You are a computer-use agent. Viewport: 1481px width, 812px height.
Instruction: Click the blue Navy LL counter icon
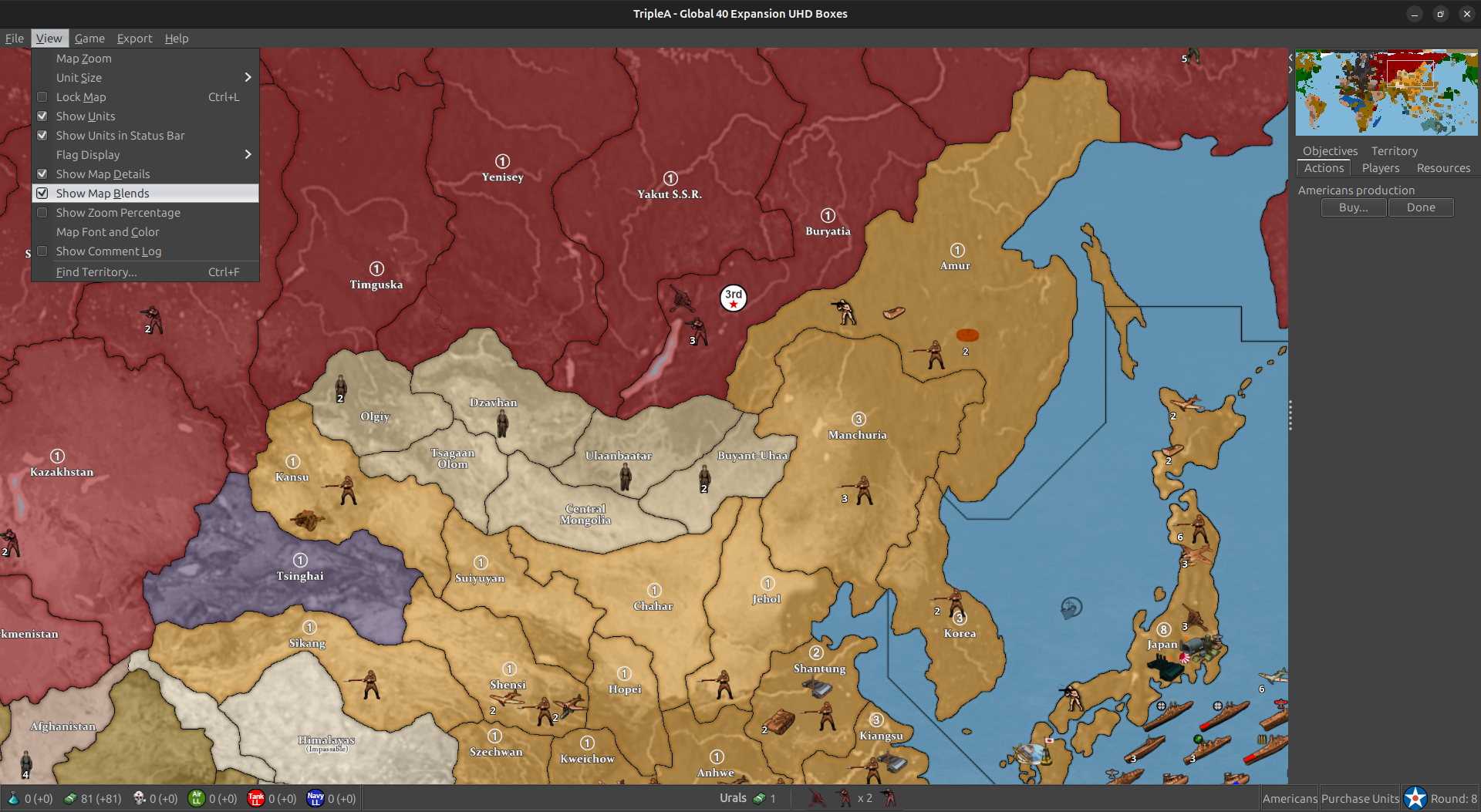coord(315,798)
